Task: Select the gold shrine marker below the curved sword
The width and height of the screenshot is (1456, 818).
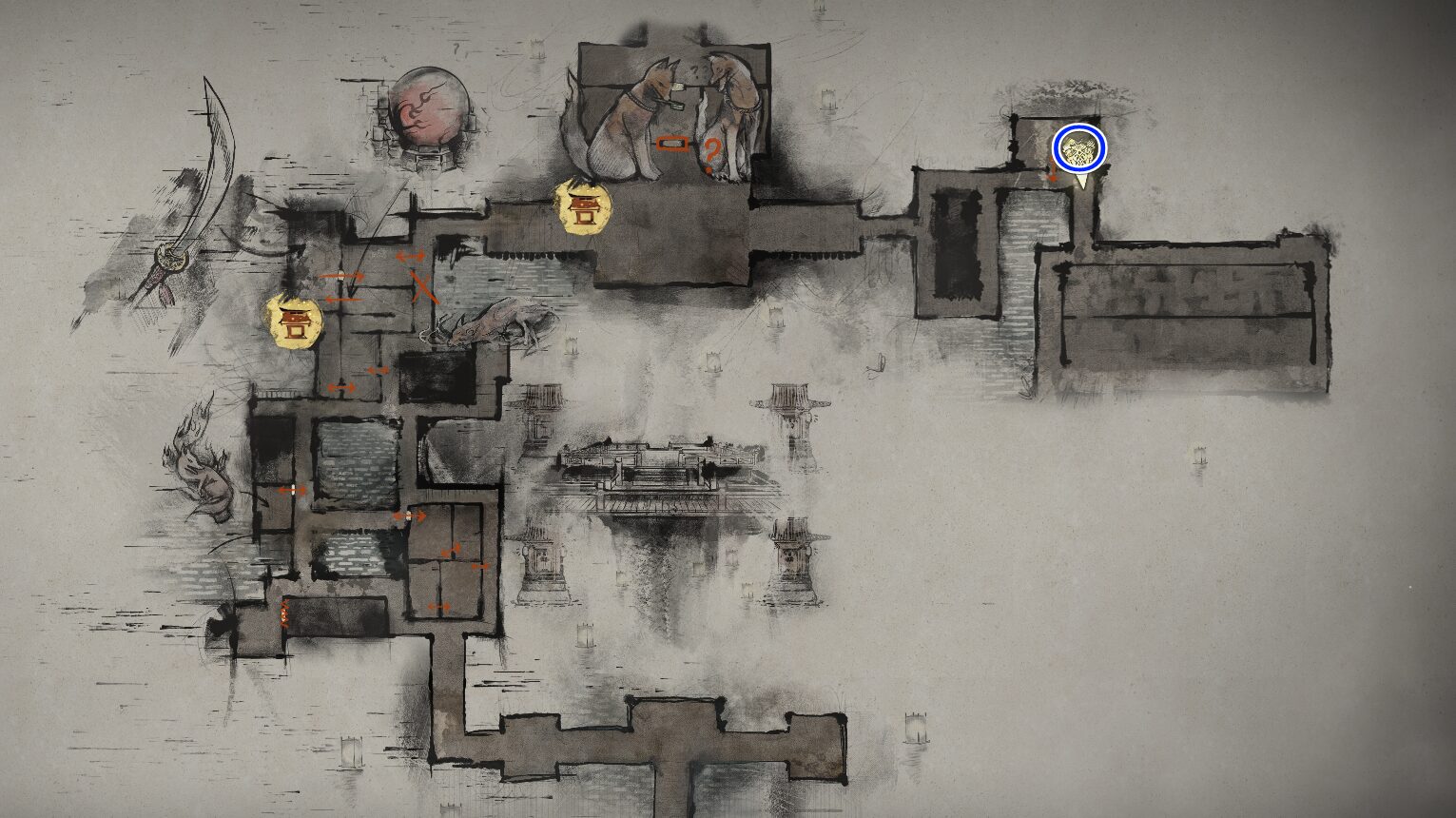Action: point(295,321)
